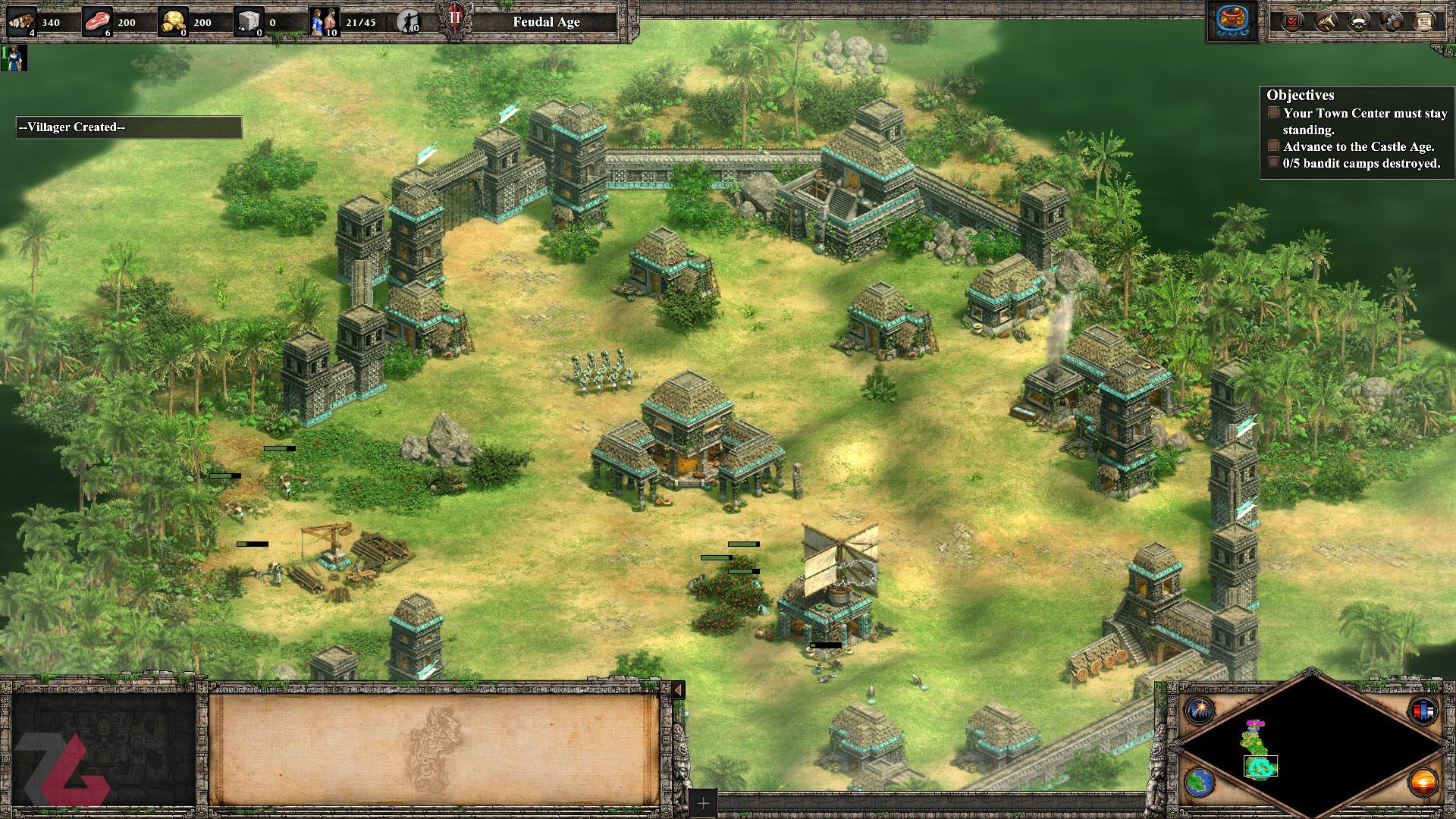The image size is (1456, 819).
Task: Click the stone resource icon
Action: coord(249,22)
